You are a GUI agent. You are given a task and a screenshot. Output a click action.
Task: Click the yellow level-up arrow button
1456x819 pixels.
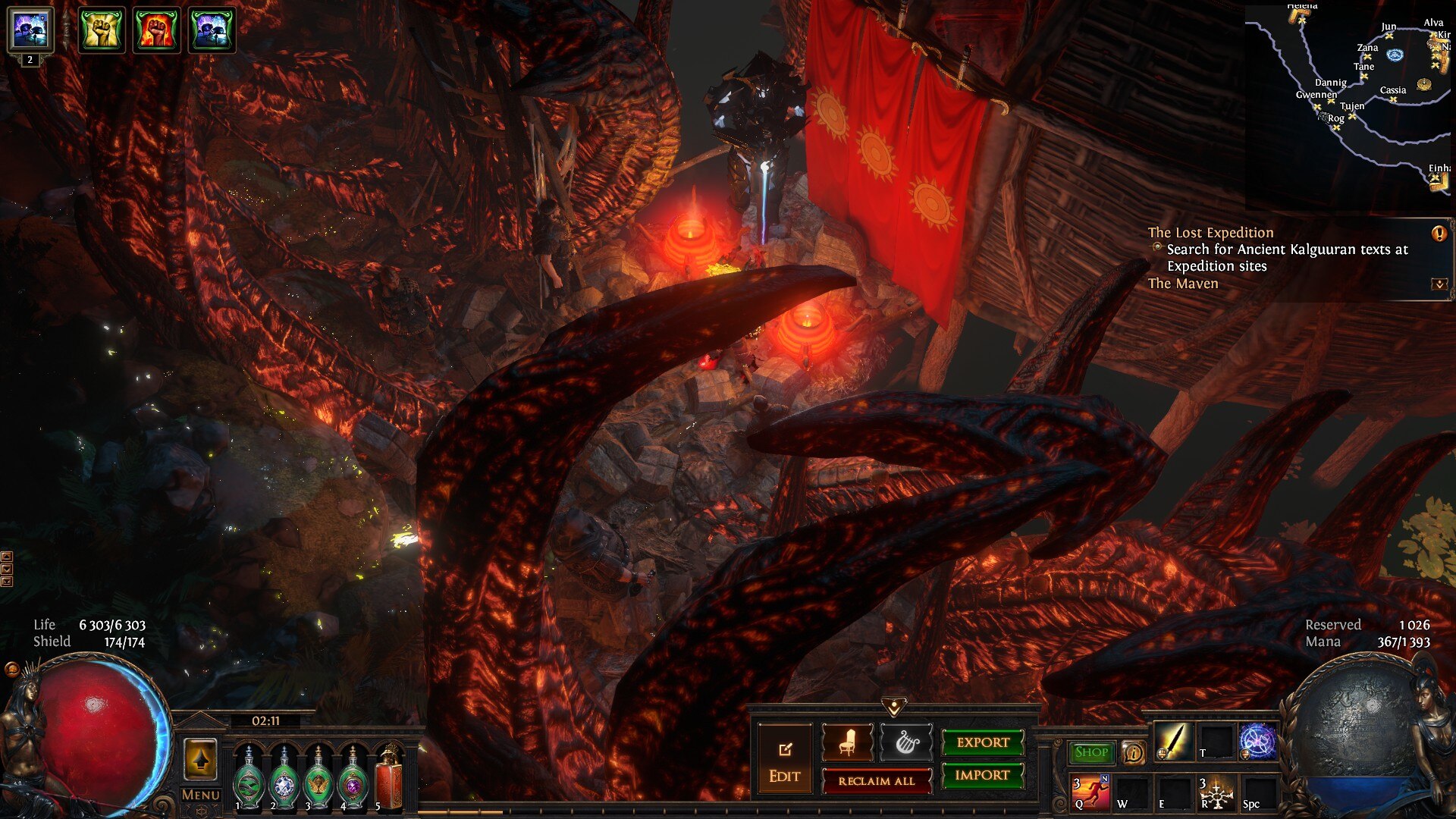tap(200, 759)
